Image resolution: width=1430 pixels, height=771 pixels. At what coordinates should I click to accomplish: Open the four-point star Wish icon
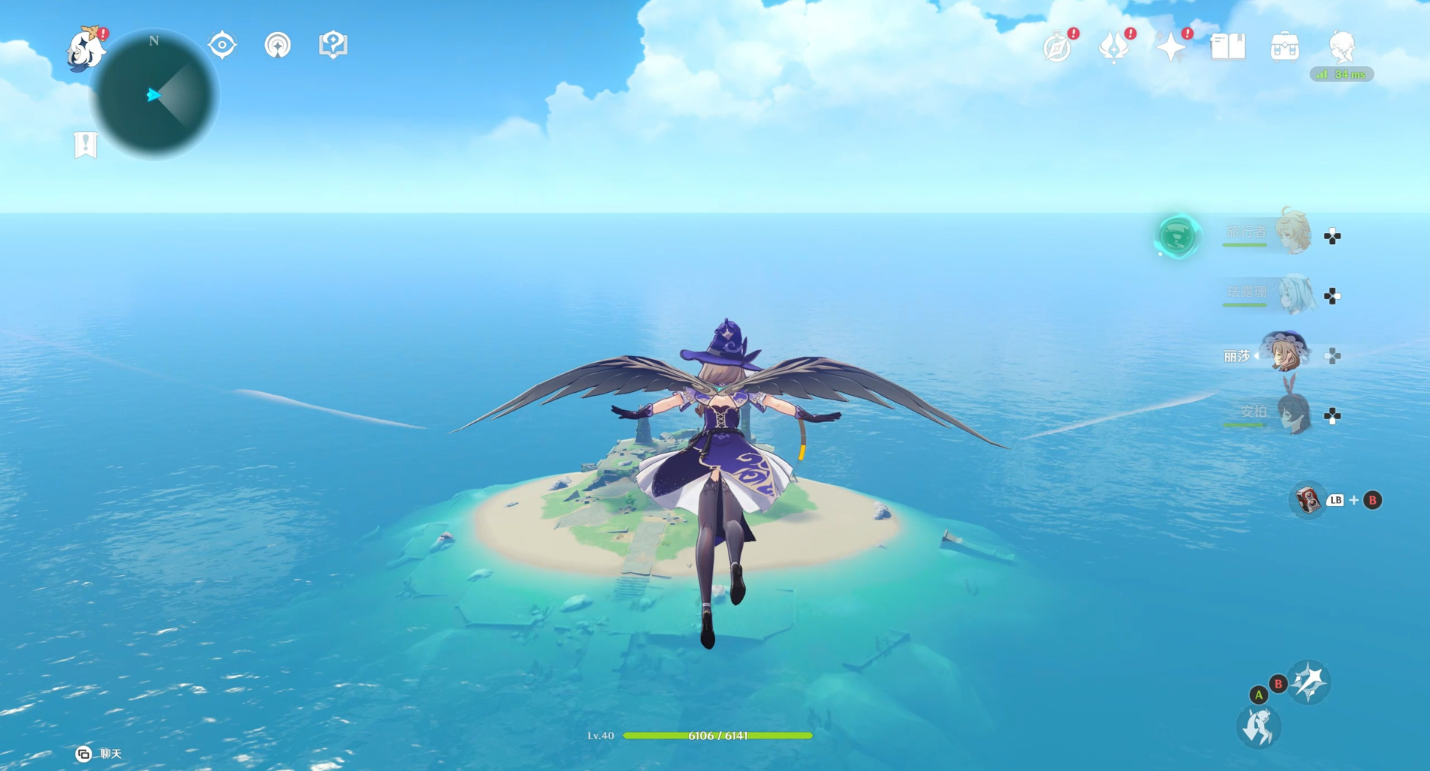click(x=1171, y=46)
